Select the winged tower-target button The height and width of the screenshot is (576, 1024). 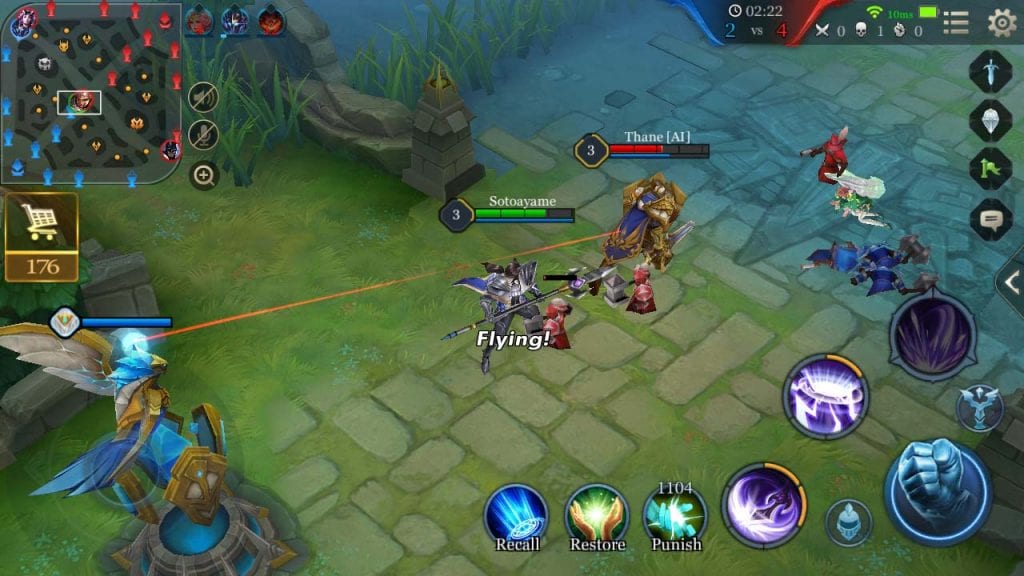click(x=978, y=409)
